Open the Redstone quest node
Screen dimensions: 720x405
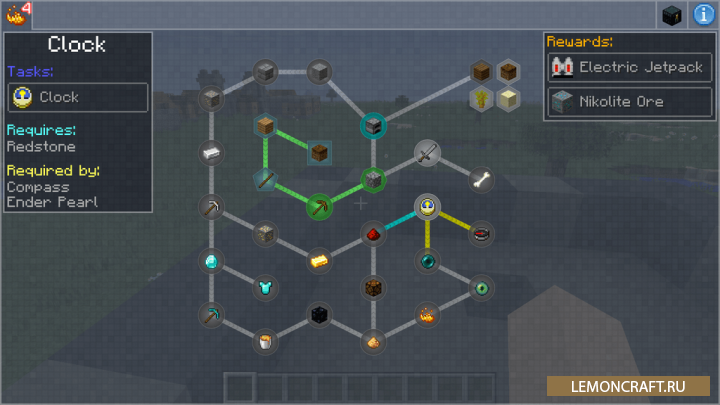[x=373, y=234]
